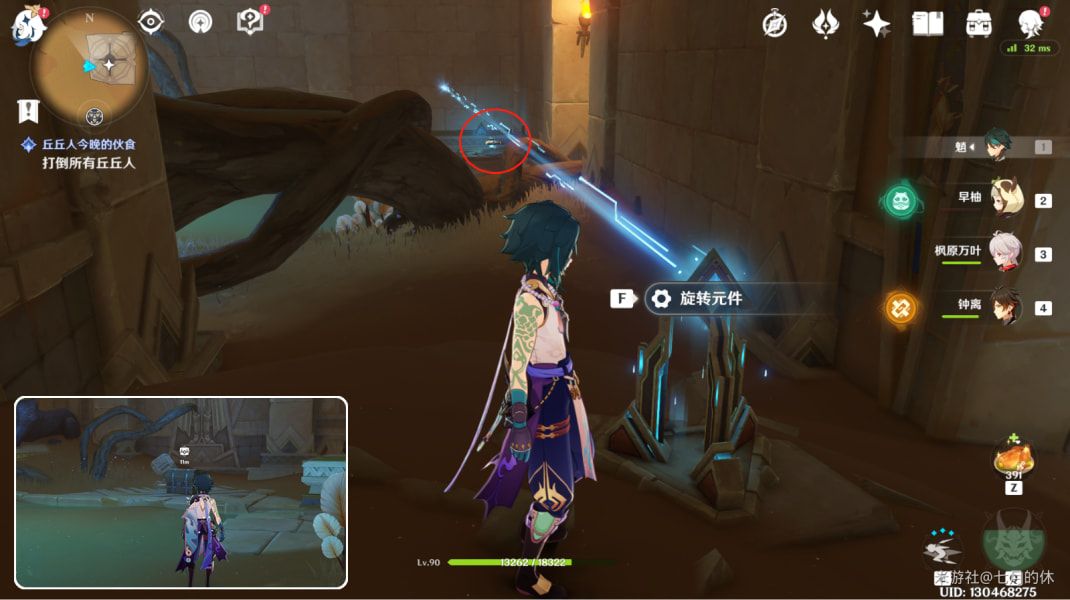Trigger 钟离's orange elemental burst icon
1070x600 pixels.
[x=900, y=307]
